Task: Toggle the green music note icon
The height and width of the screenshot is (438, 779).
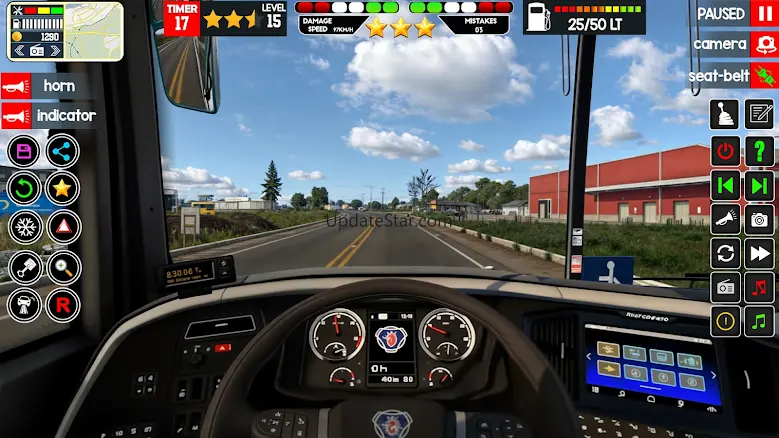Action: coord(761,321)
